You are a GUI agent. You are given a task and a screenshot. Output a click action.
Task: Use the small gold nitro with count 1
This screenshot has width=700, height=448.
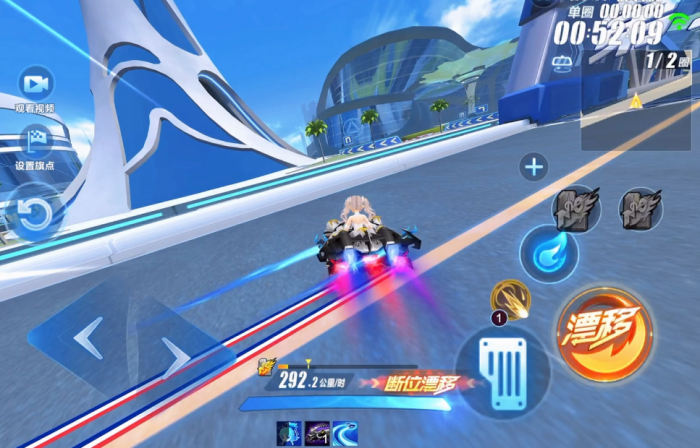510,299
